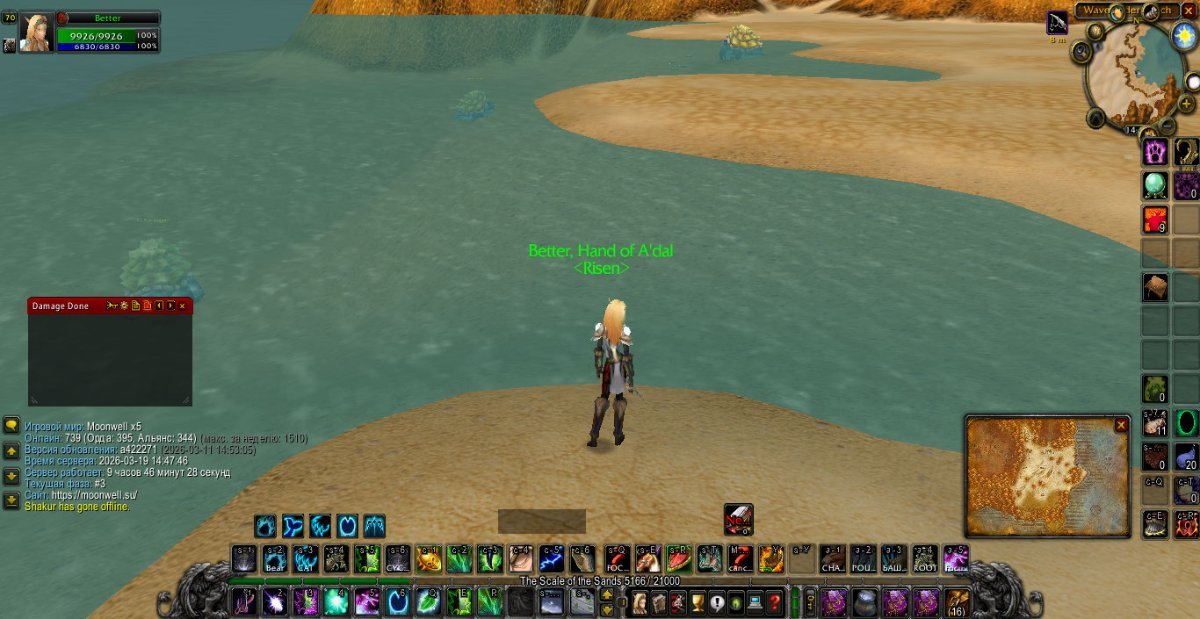This screenshot has height=619, width=1200.
Task: Click the bow icon showing 8 m
Action: pos(1057,23)
